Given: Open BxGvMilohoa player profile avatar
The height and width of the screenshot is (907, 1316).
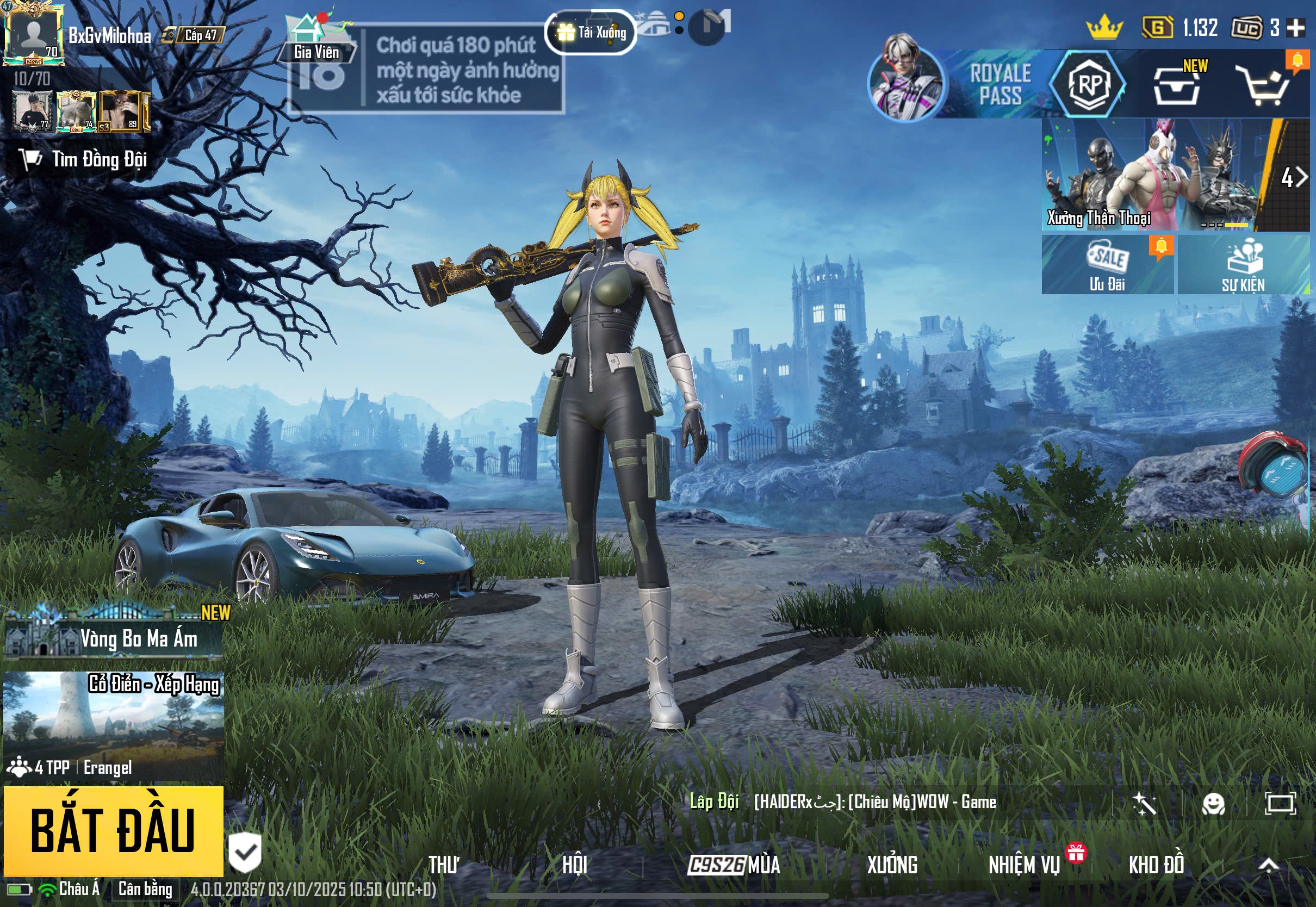Looking at the screenshot, I should point(33,34).
